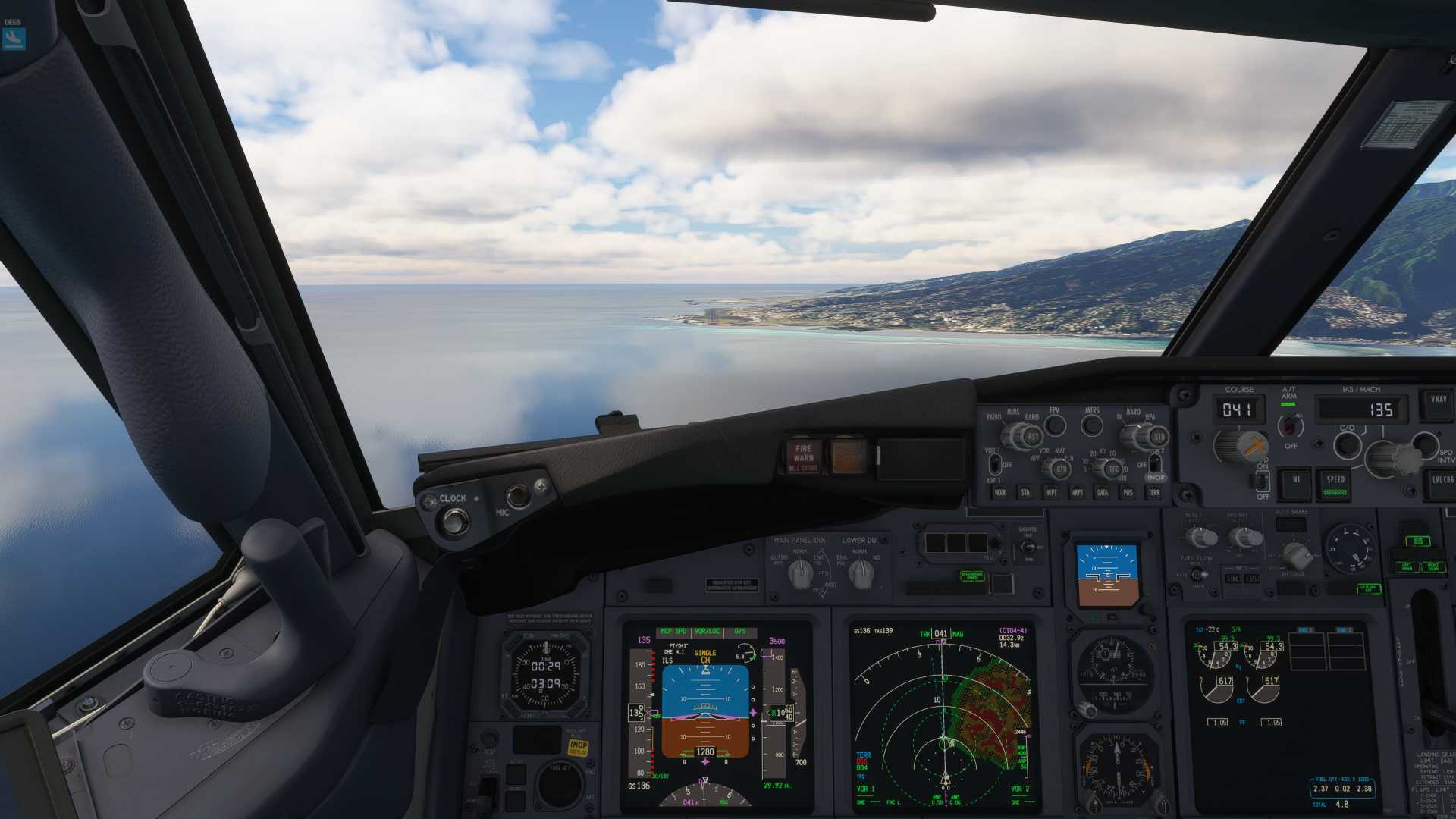Toggle the DATA button on the EFIS panel
The image size is (1456, 819).
(1103, 493)
